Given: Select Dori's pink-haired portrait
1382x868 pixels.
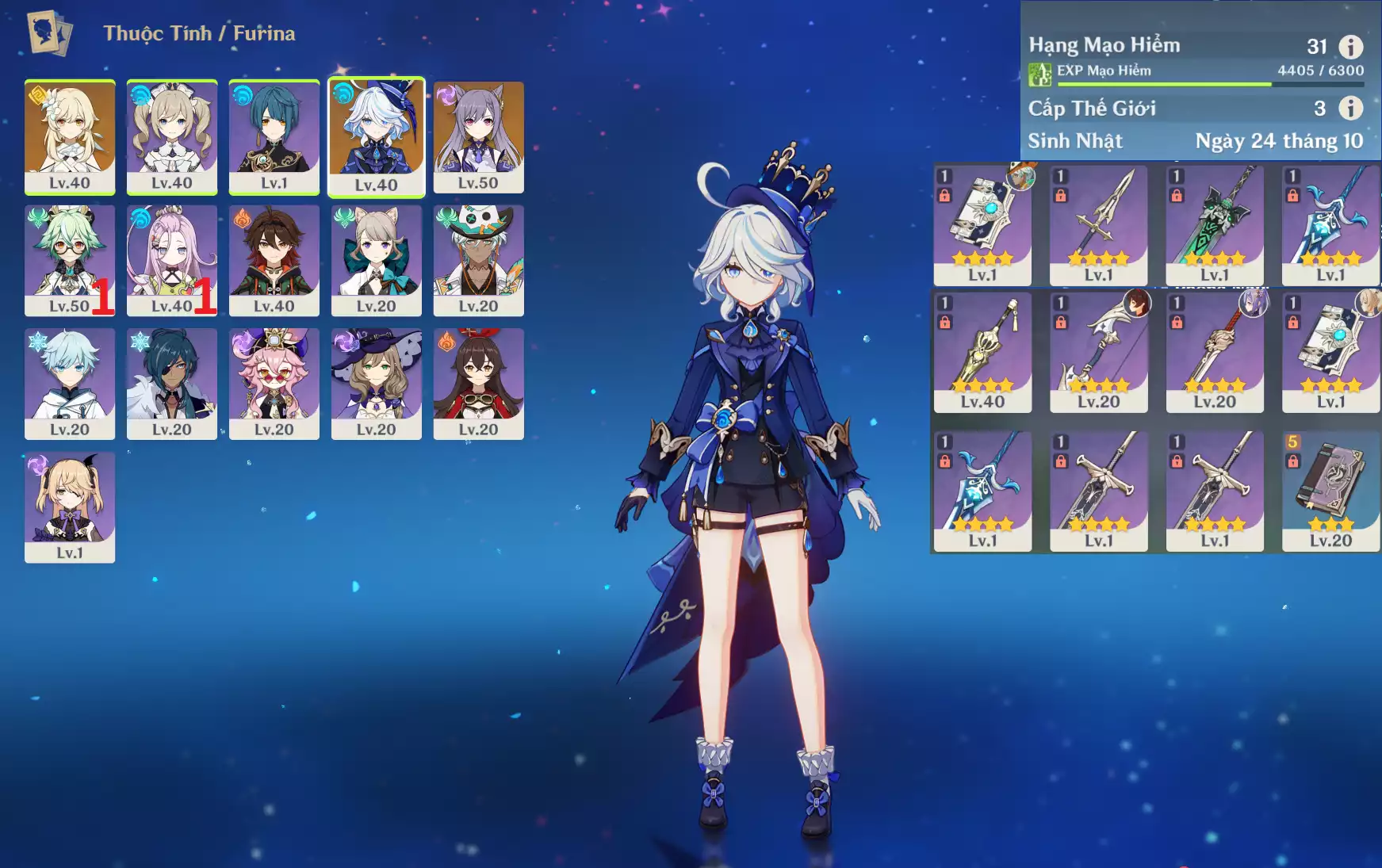Looking at the screenshot, I should click(274, 383).
